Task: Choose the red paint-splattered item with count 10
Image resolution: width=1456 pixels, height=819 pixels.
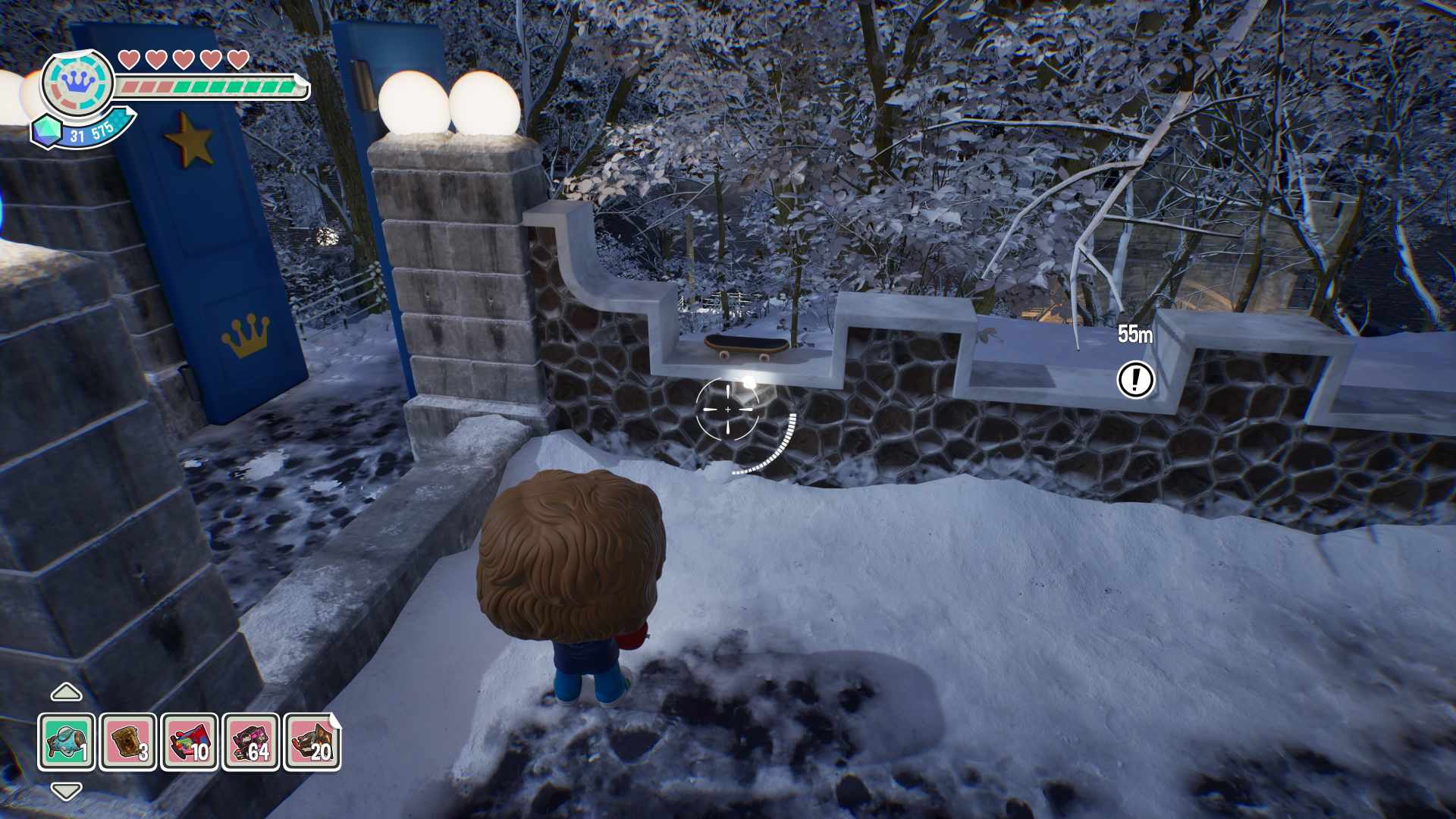Action: 190,742
